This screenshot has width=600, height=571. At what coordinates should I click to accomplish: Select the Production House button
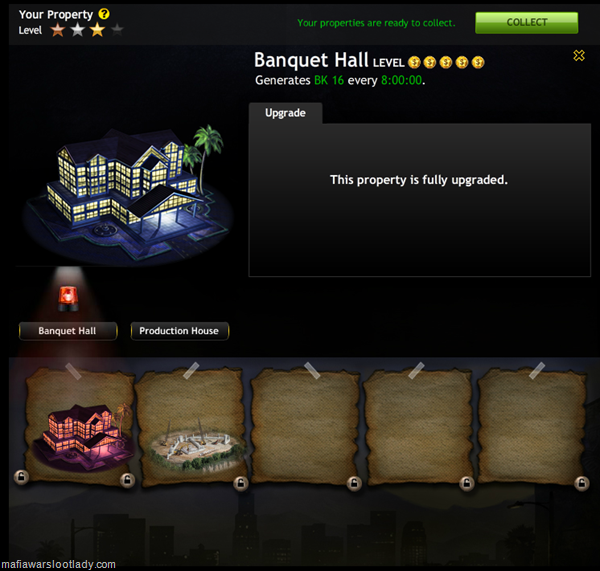click(179, 331)
